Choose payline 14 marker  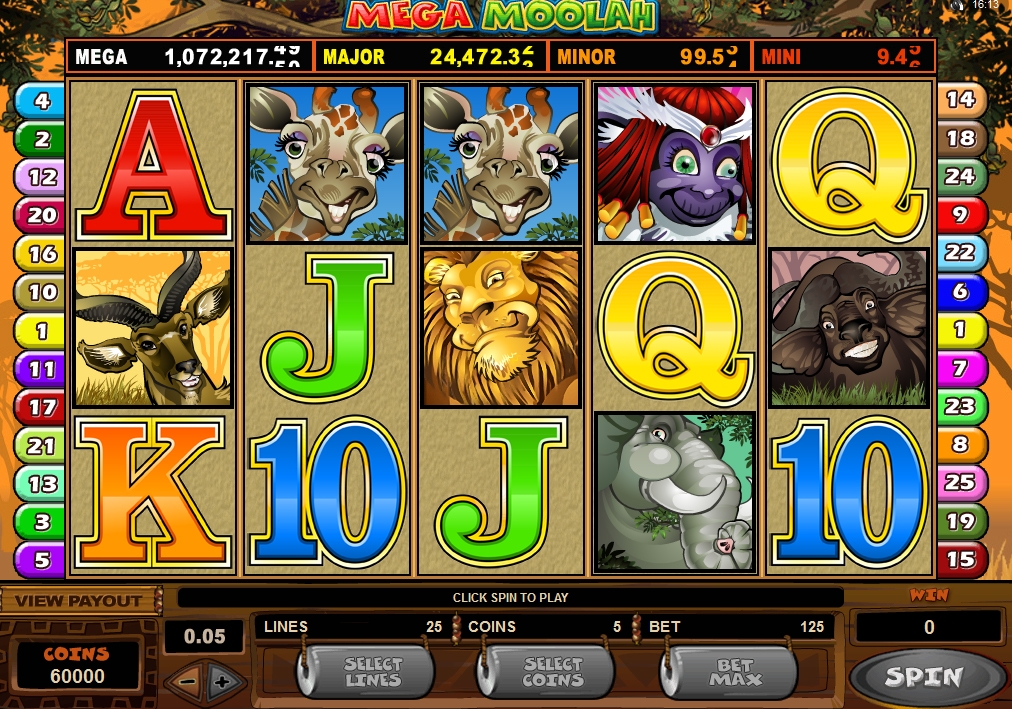click(x=960, y=99)
